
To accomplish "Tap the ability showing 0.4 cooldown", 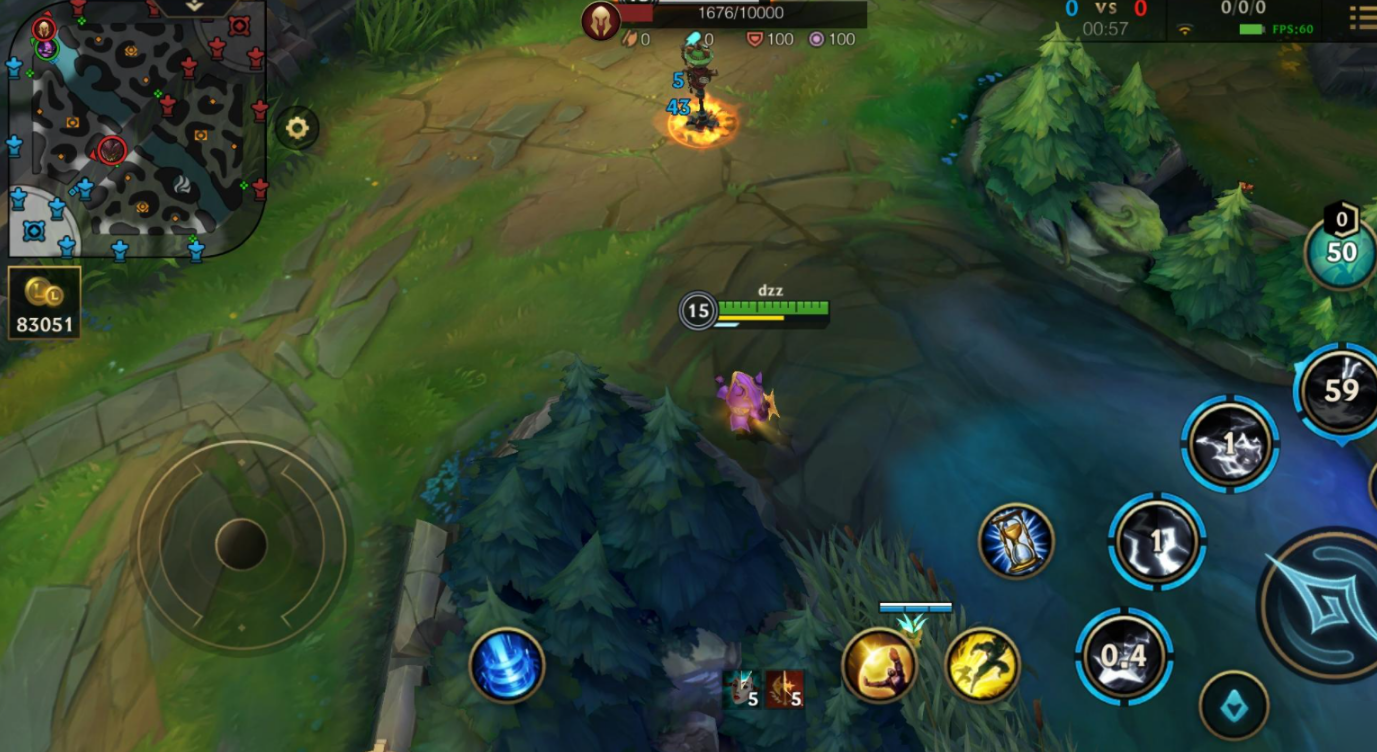I will (1124, 656).
